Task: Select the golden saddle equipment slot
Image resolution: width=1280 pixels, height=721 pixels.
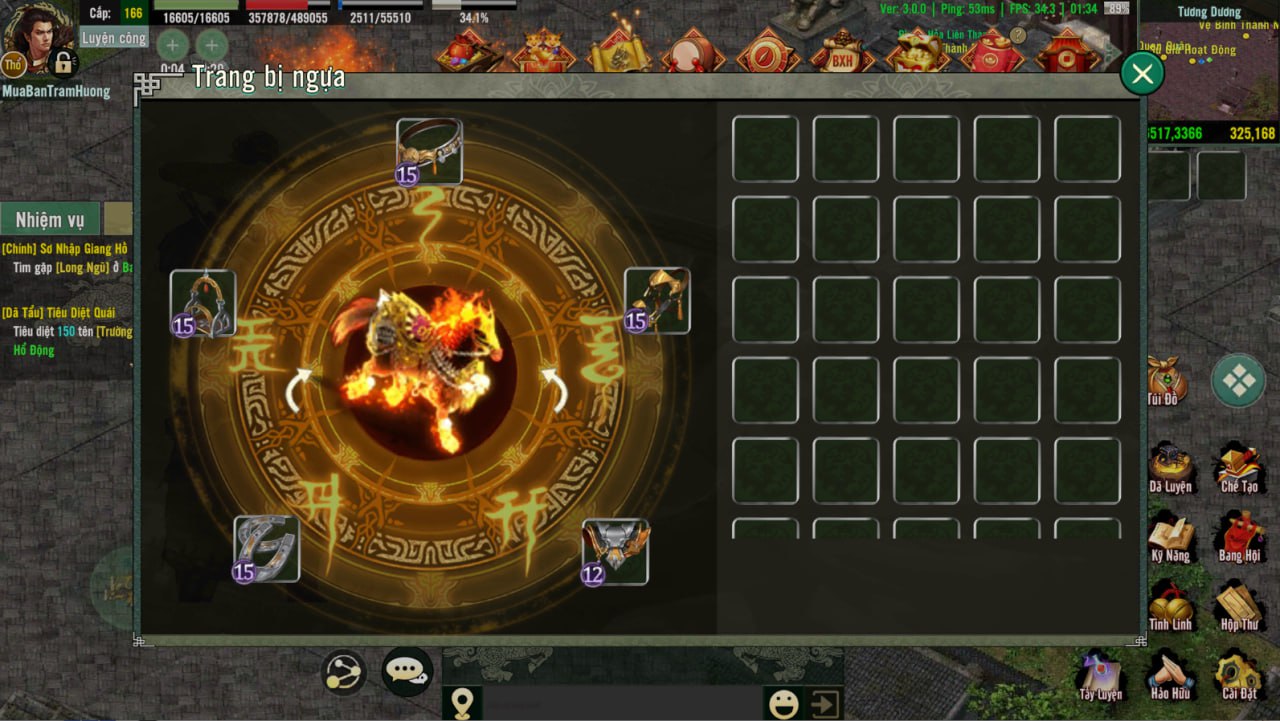Action: (657, 300)
